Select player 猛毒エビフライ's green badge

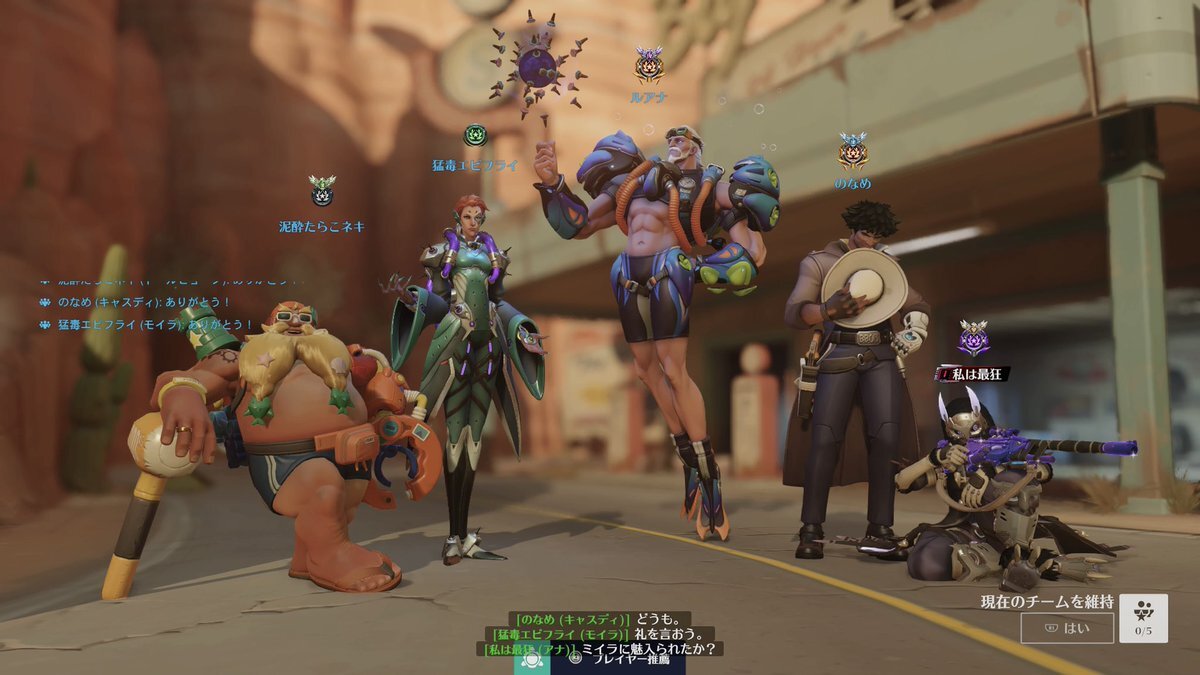475,135
